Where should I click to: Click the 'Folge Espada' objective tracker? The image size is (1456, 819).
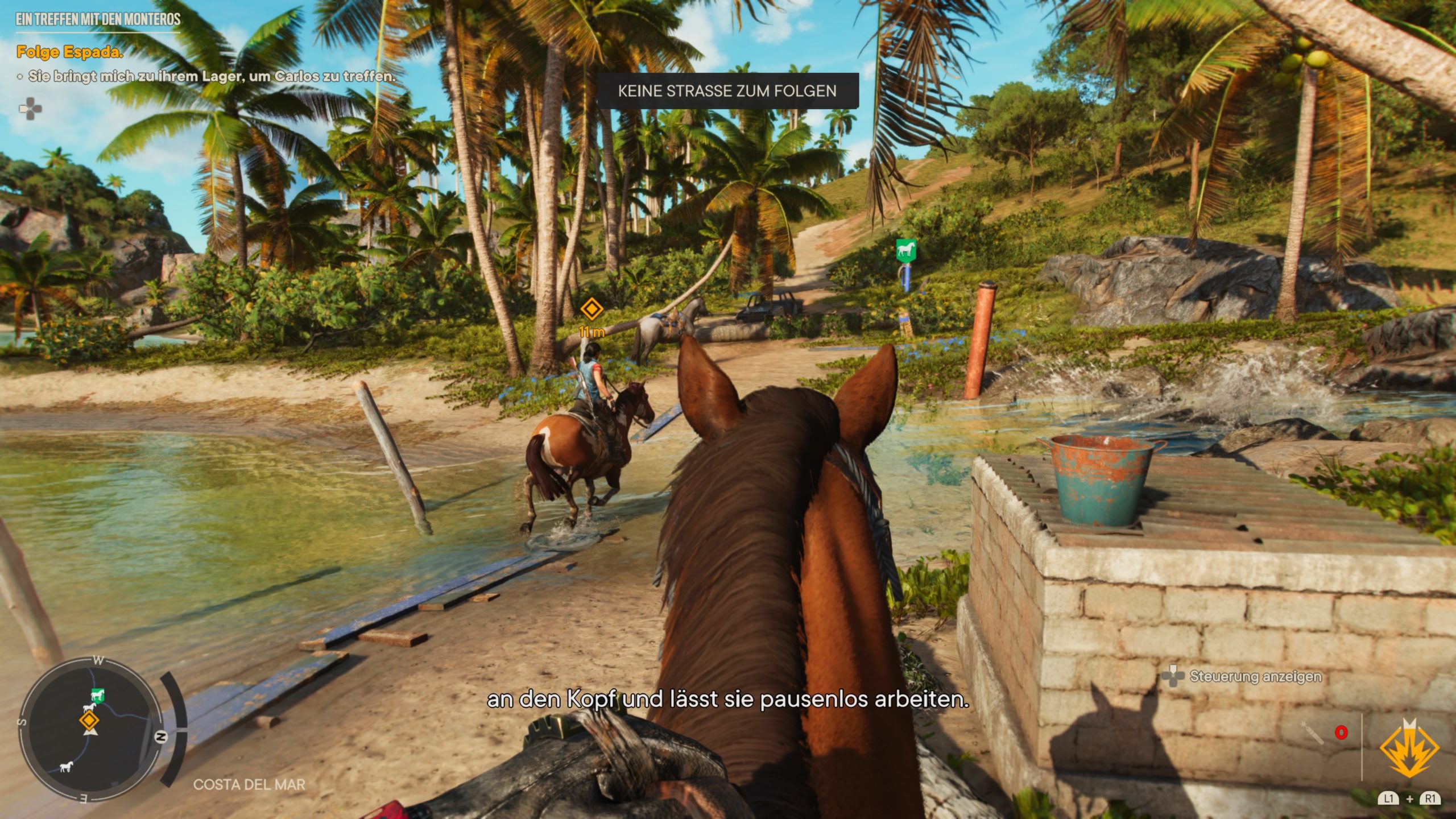[x=69, y=52]
